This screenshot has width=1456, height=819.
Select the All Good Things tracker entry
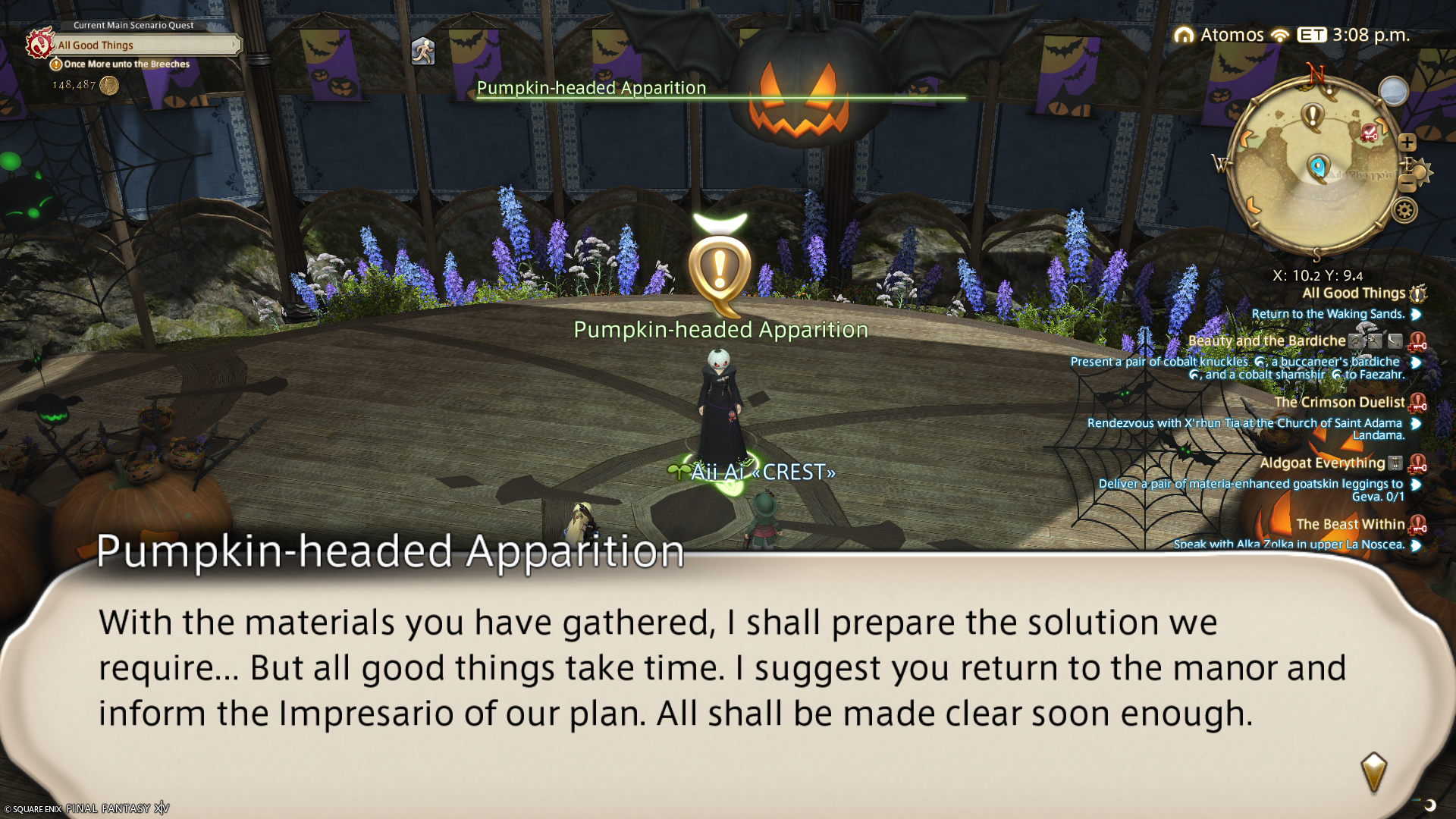(x=1354, y=293)
